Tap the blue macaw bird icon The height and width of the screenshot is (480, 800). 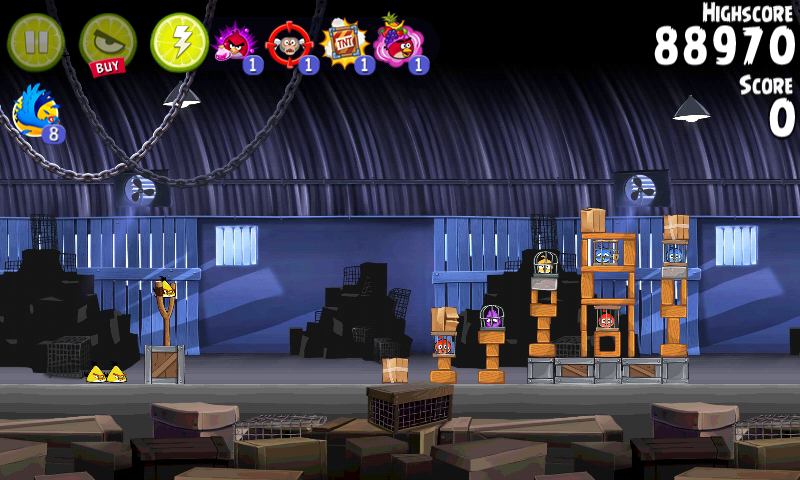tap(36, 111)
